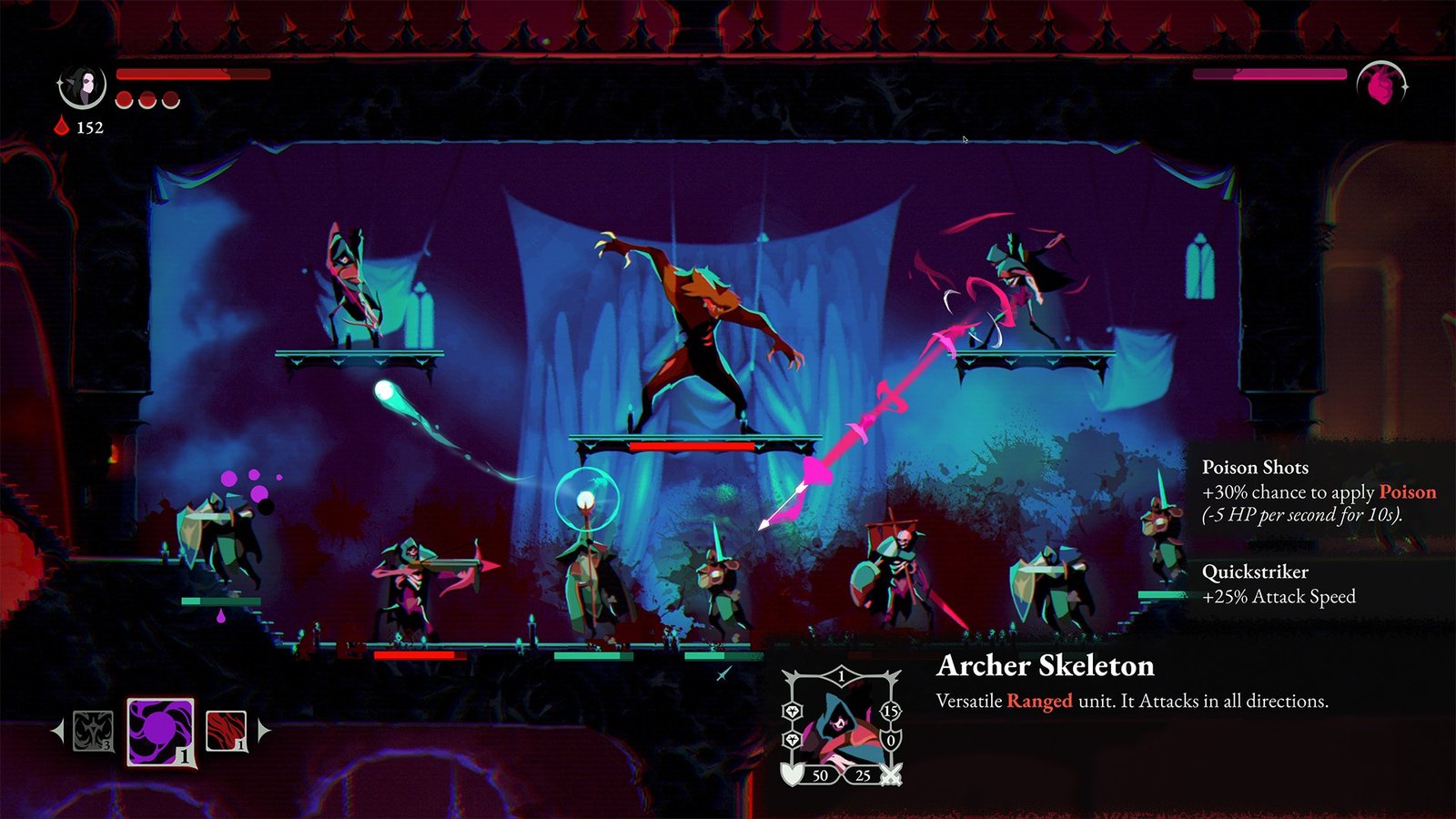Click the upper gem perk icon on the unit frame
Viewport: 1456px width, 819px height.
pos(793,712)
